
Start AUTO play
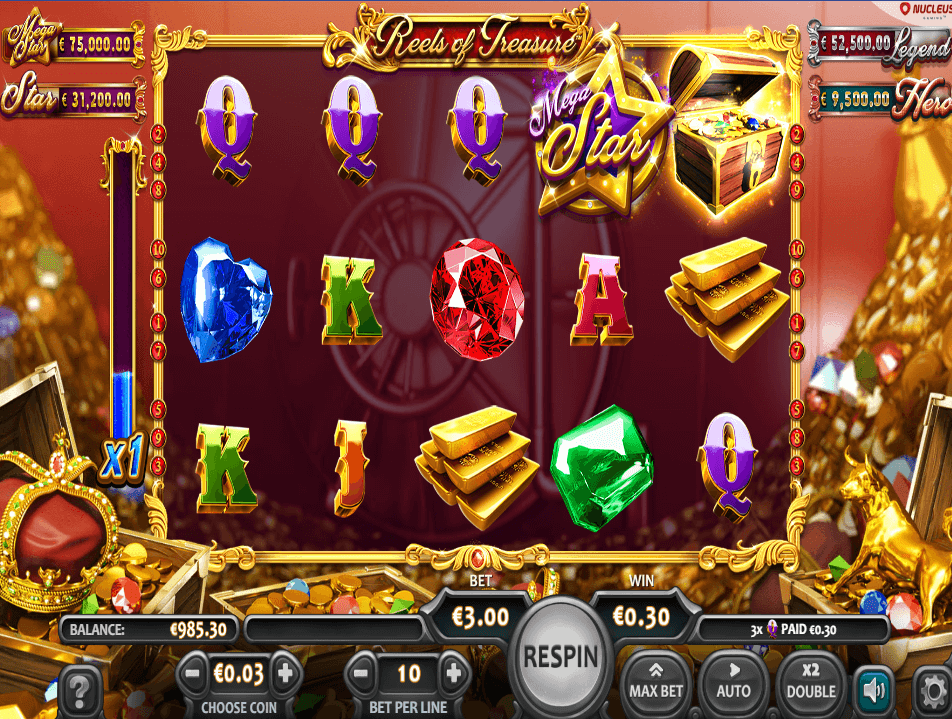(733, 680)
